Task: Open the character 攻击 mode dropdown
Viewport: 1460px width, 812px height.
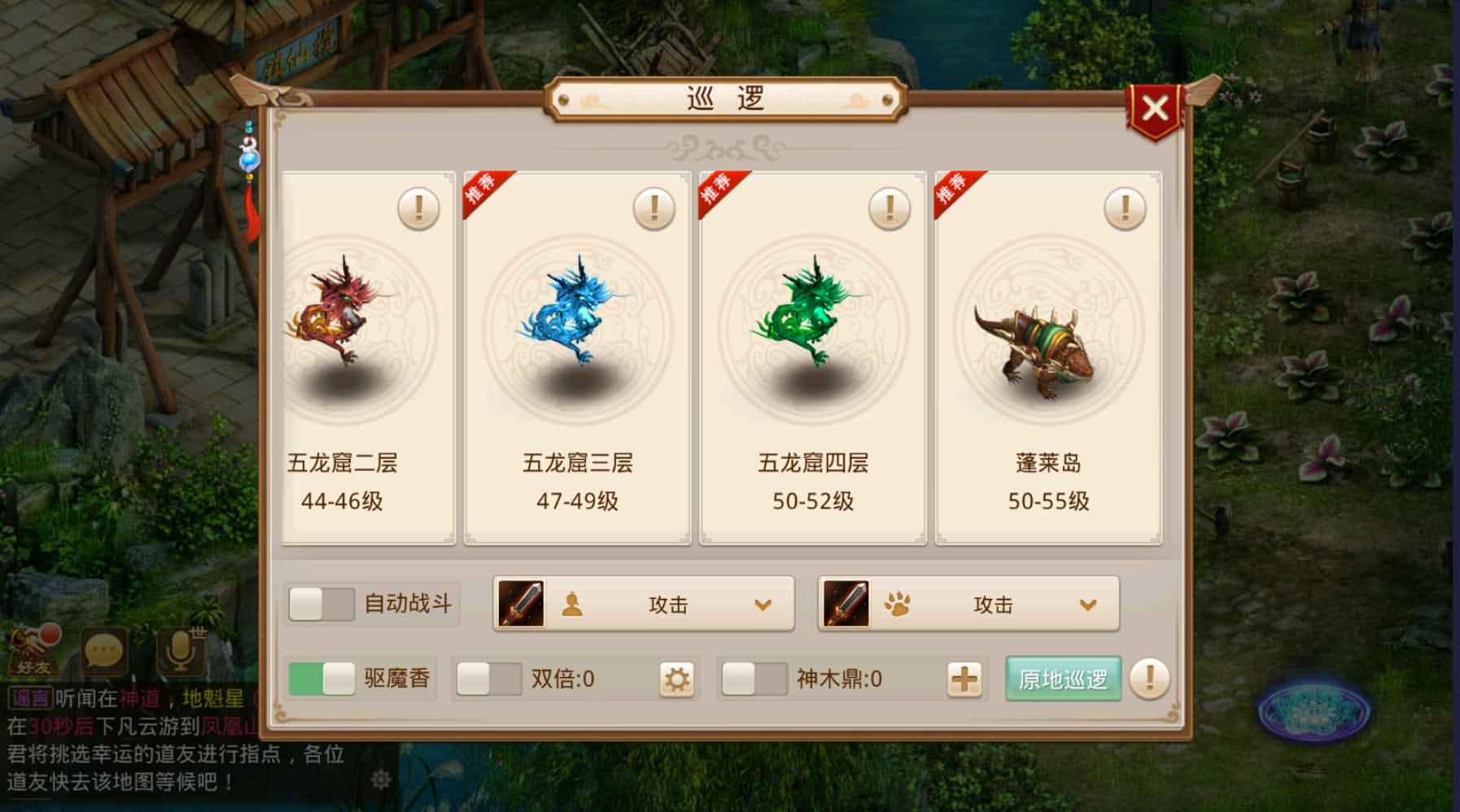Action: click(761, 604)
